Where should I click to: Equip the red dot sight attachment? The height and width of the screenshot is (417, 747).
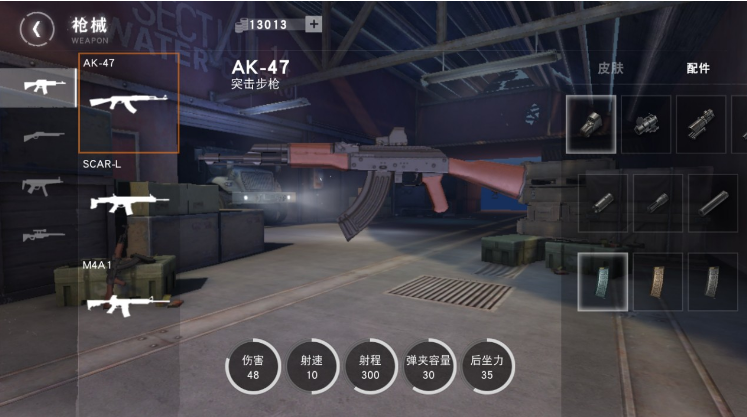tap(646, 124)
